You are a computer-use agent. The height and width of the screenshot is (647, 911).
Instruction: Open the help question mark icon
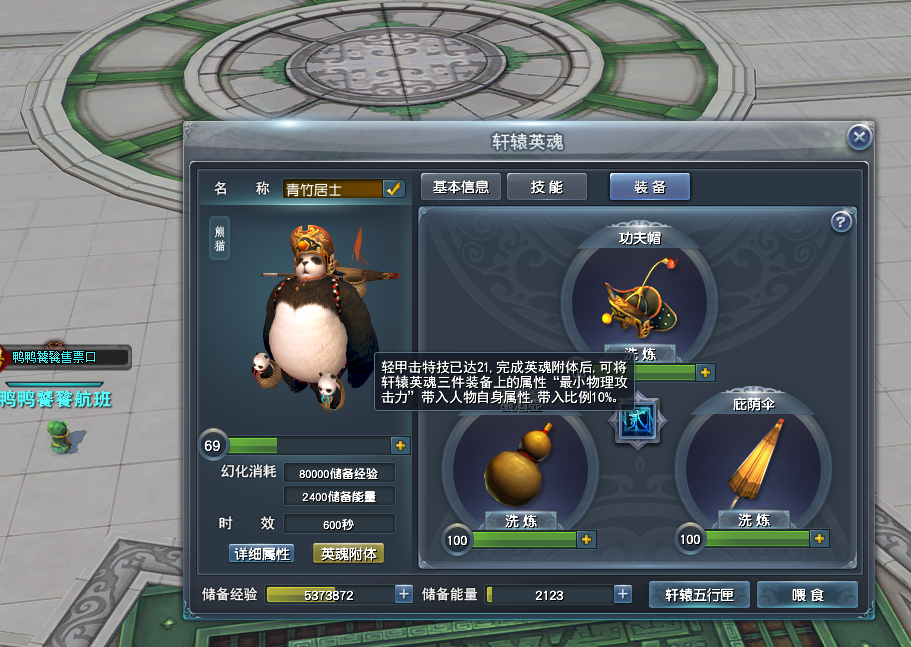pos(841,222)
